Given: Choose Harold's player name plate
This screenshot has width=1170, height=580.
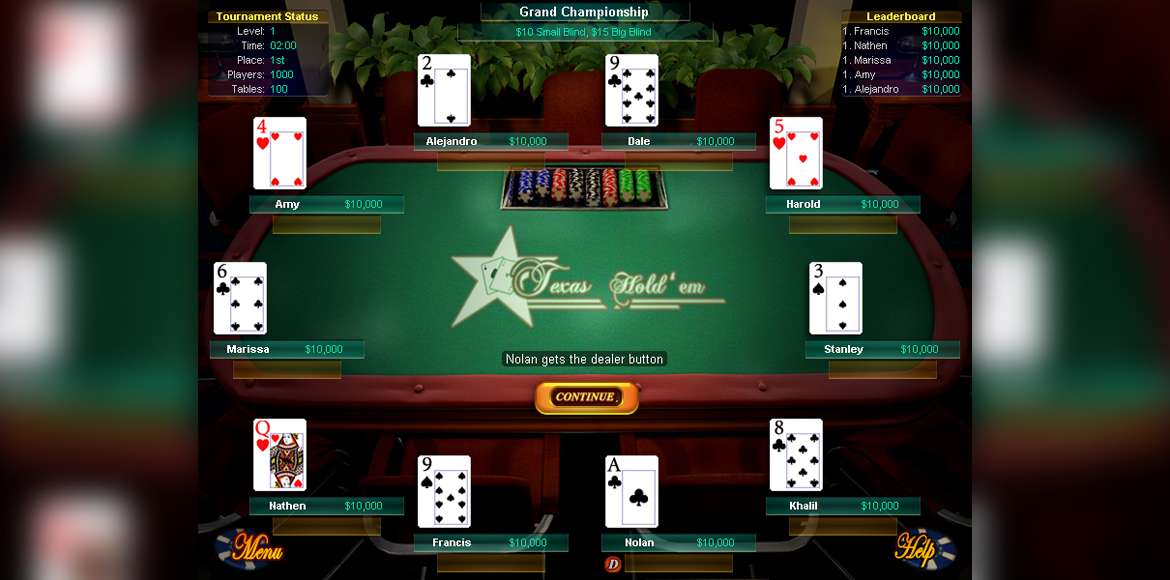Looking at the screenshot, I should 842,205.
